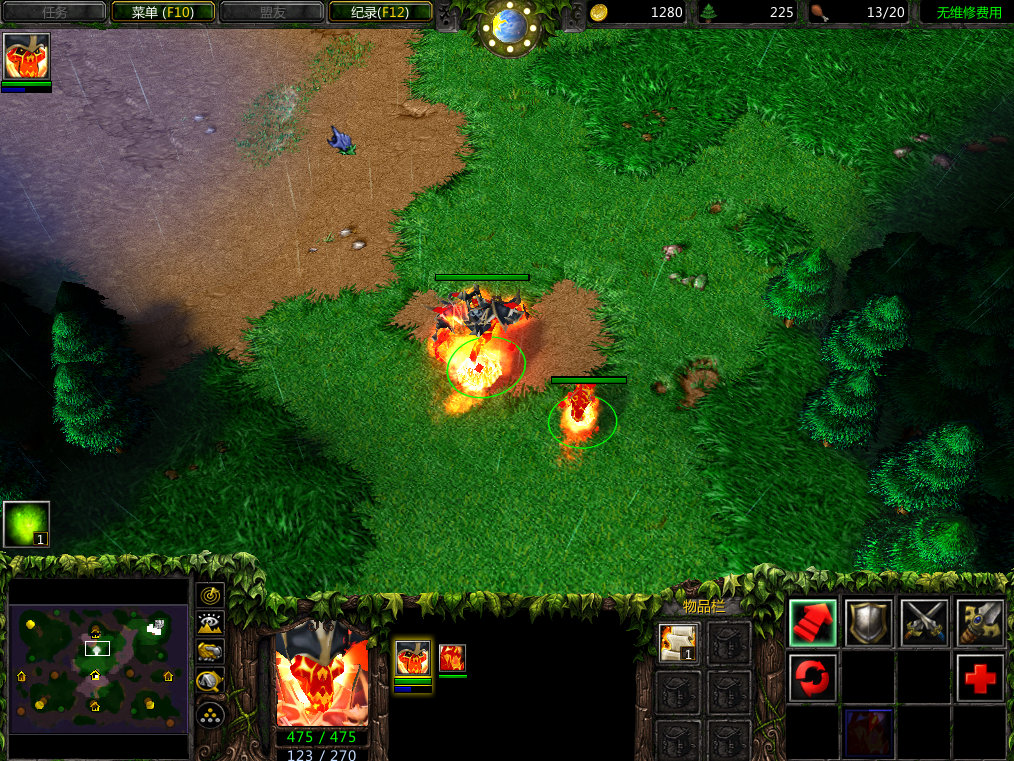Toggle minimap ally color mode button

[210, 652]
